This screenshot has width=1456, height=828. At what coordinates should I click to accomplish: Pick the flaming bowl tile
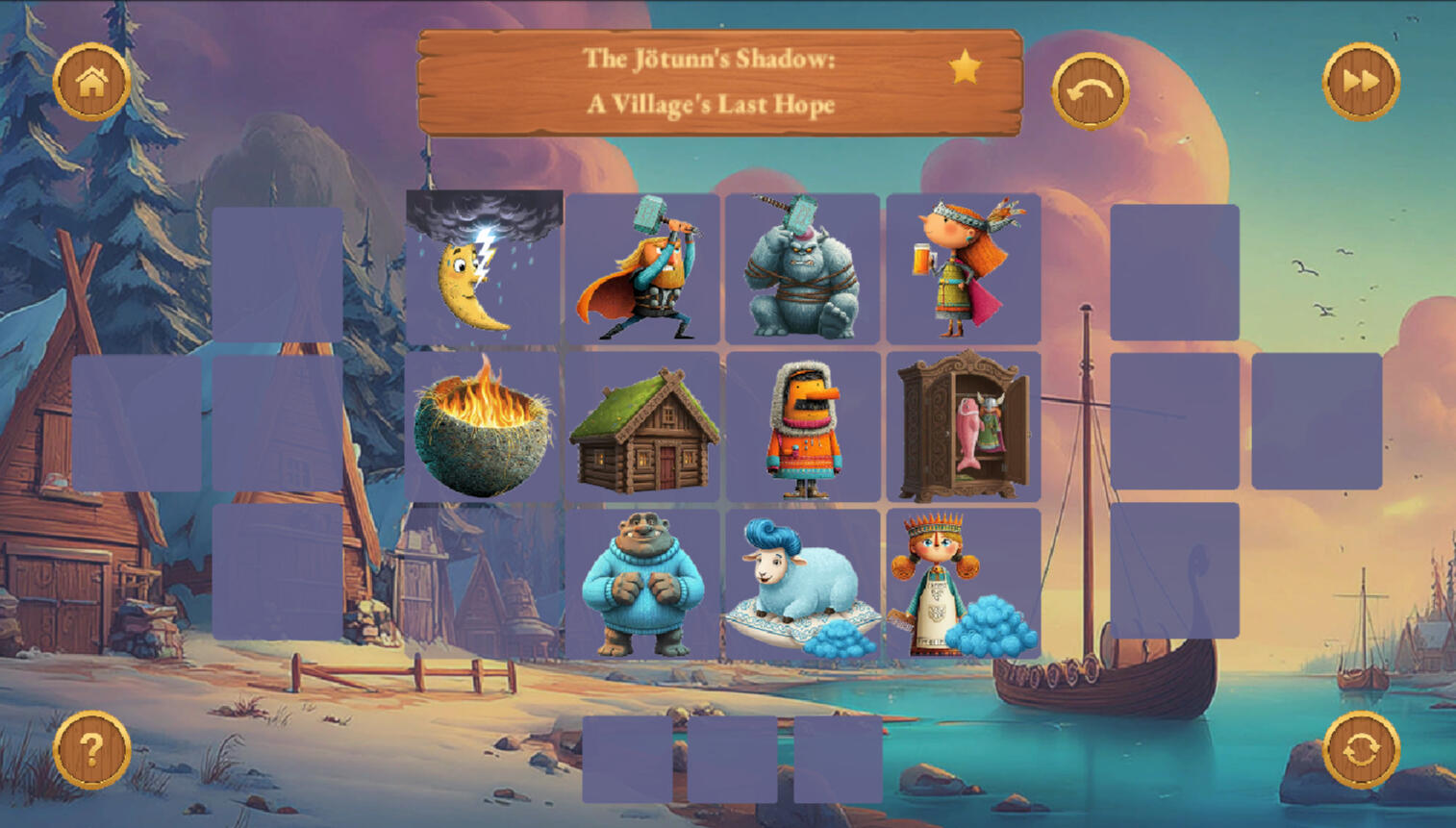point(483,426)
